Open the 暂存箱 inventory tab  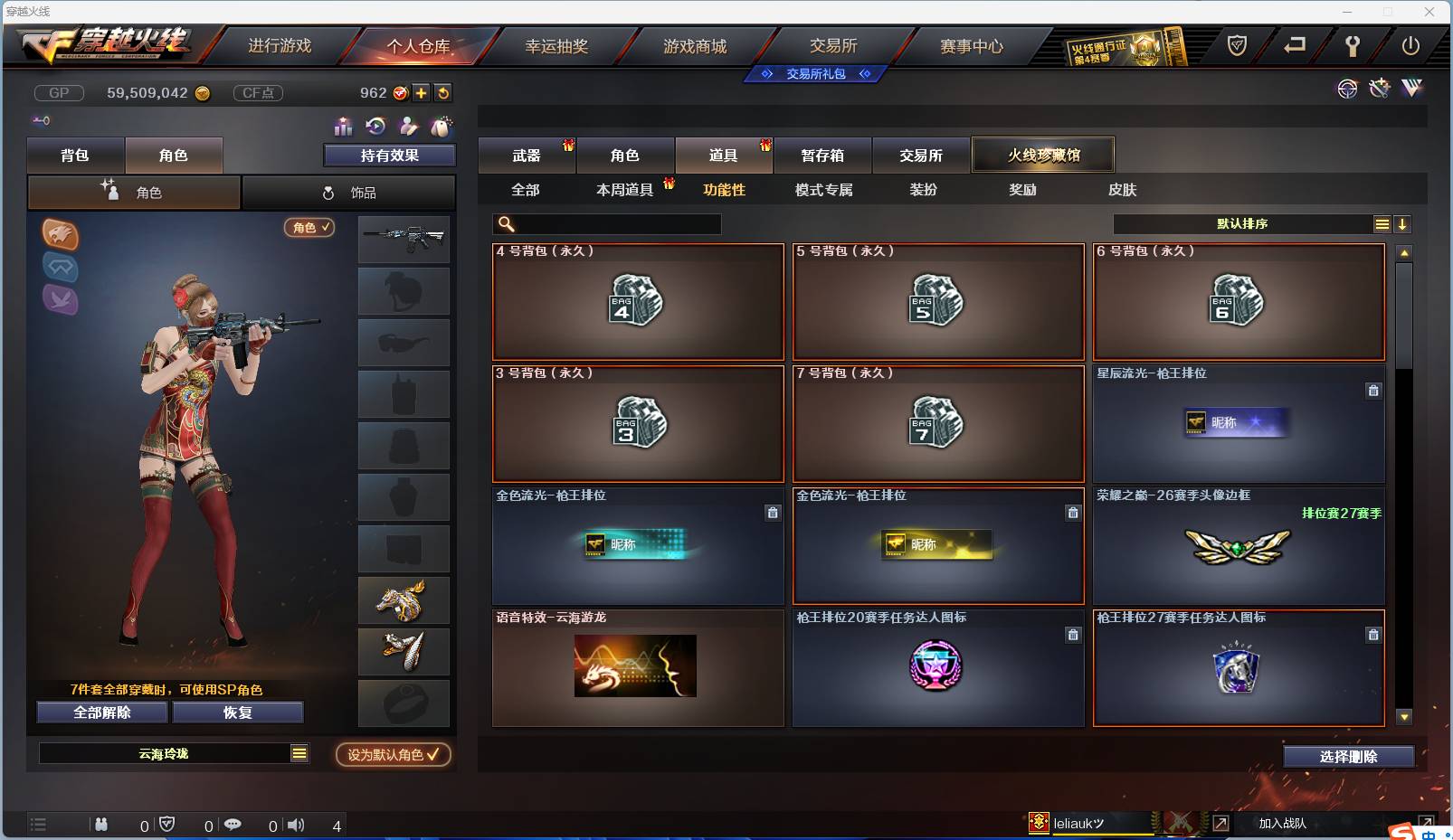tap(821, 155)
